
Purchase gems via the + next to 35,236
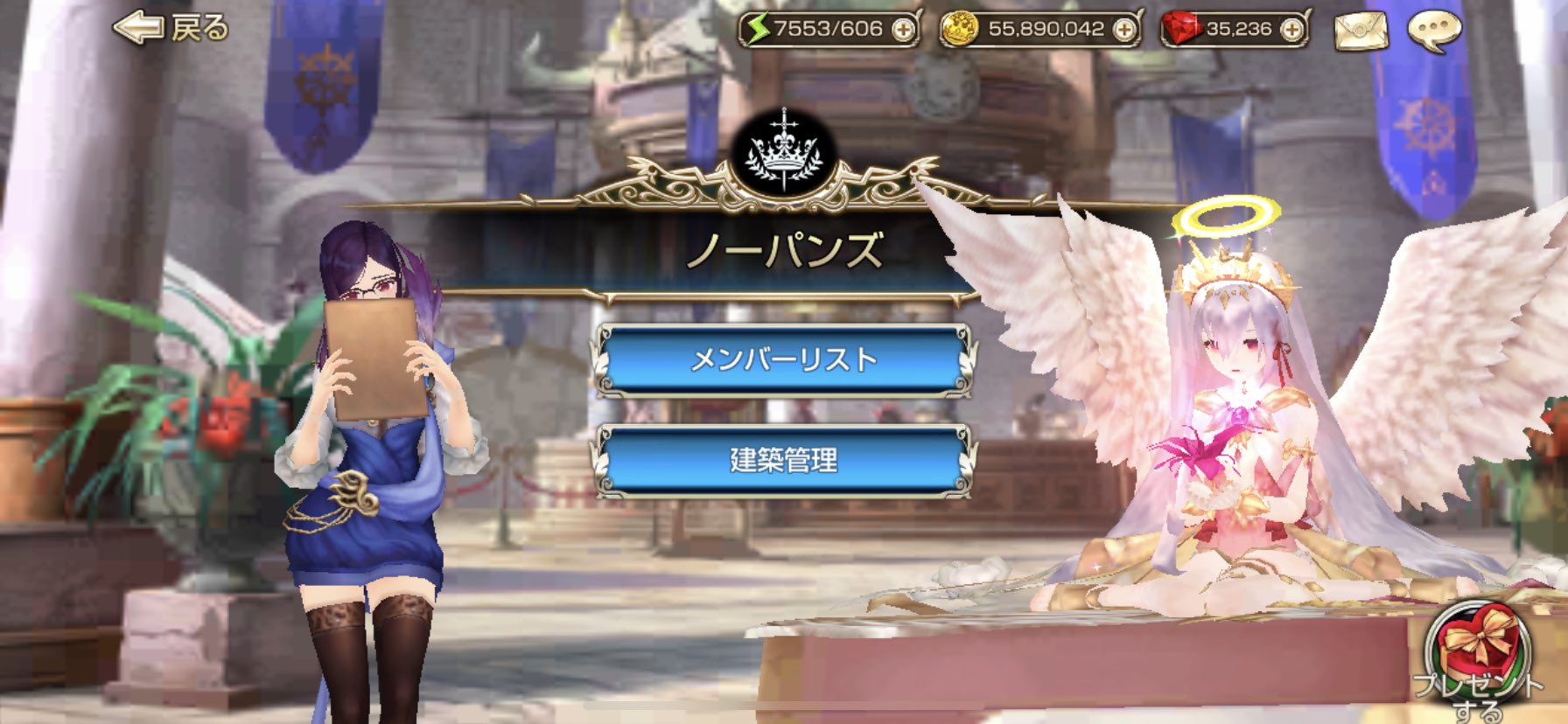pyautogui.click(x=1291, y=29)
